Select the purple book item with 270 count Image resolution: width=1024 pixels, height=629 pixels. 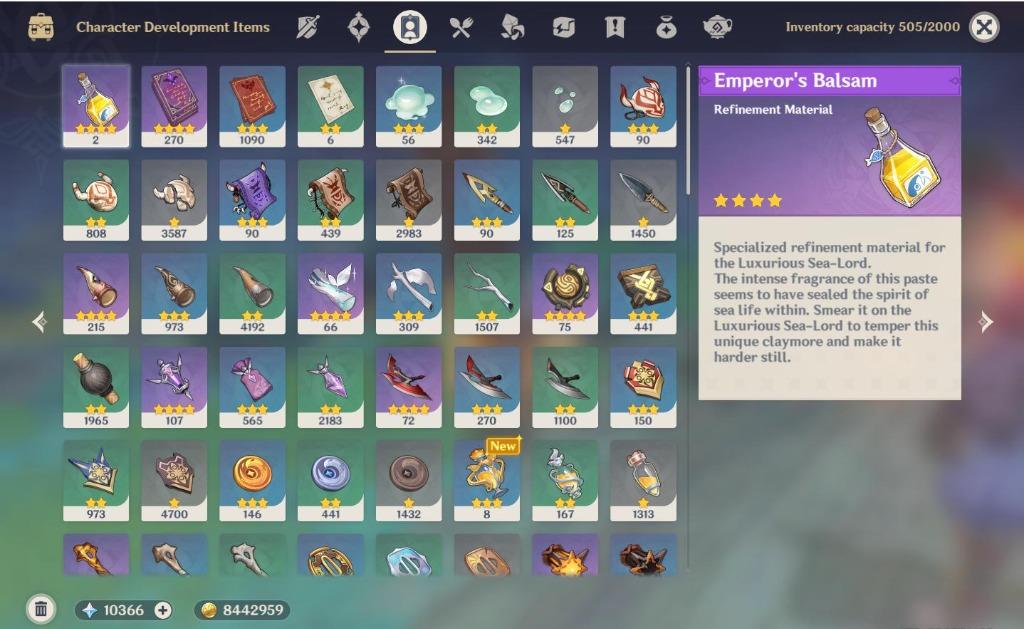(x=174, y=106)
